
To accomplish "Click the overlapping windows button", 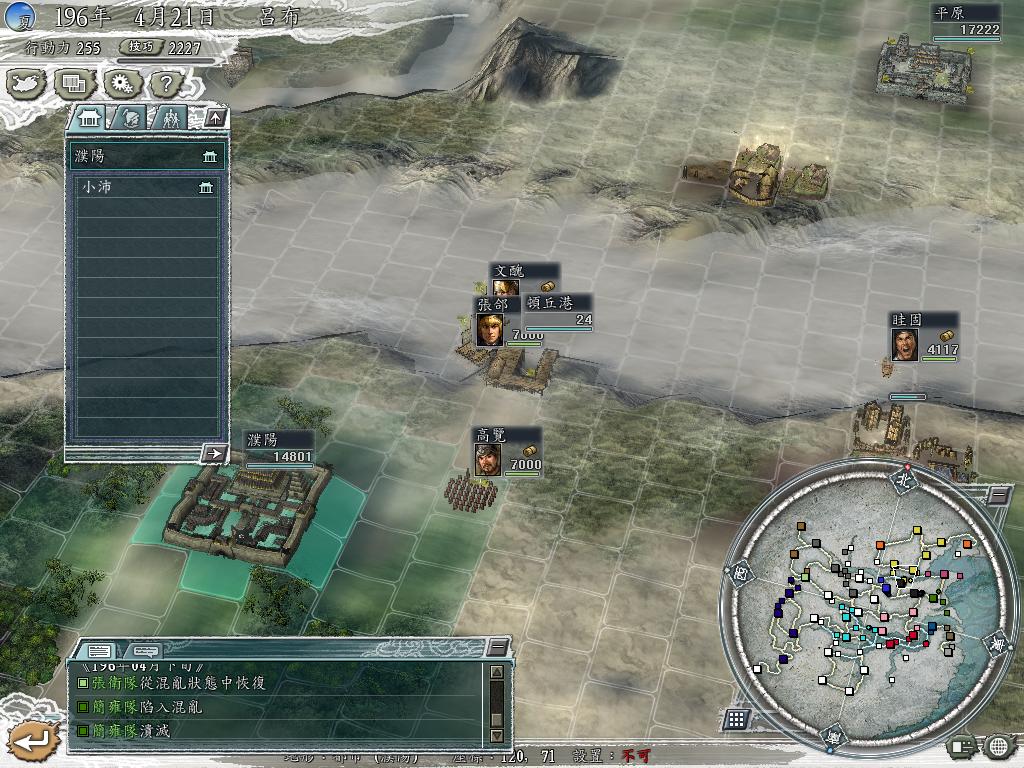I will [73, 84].
